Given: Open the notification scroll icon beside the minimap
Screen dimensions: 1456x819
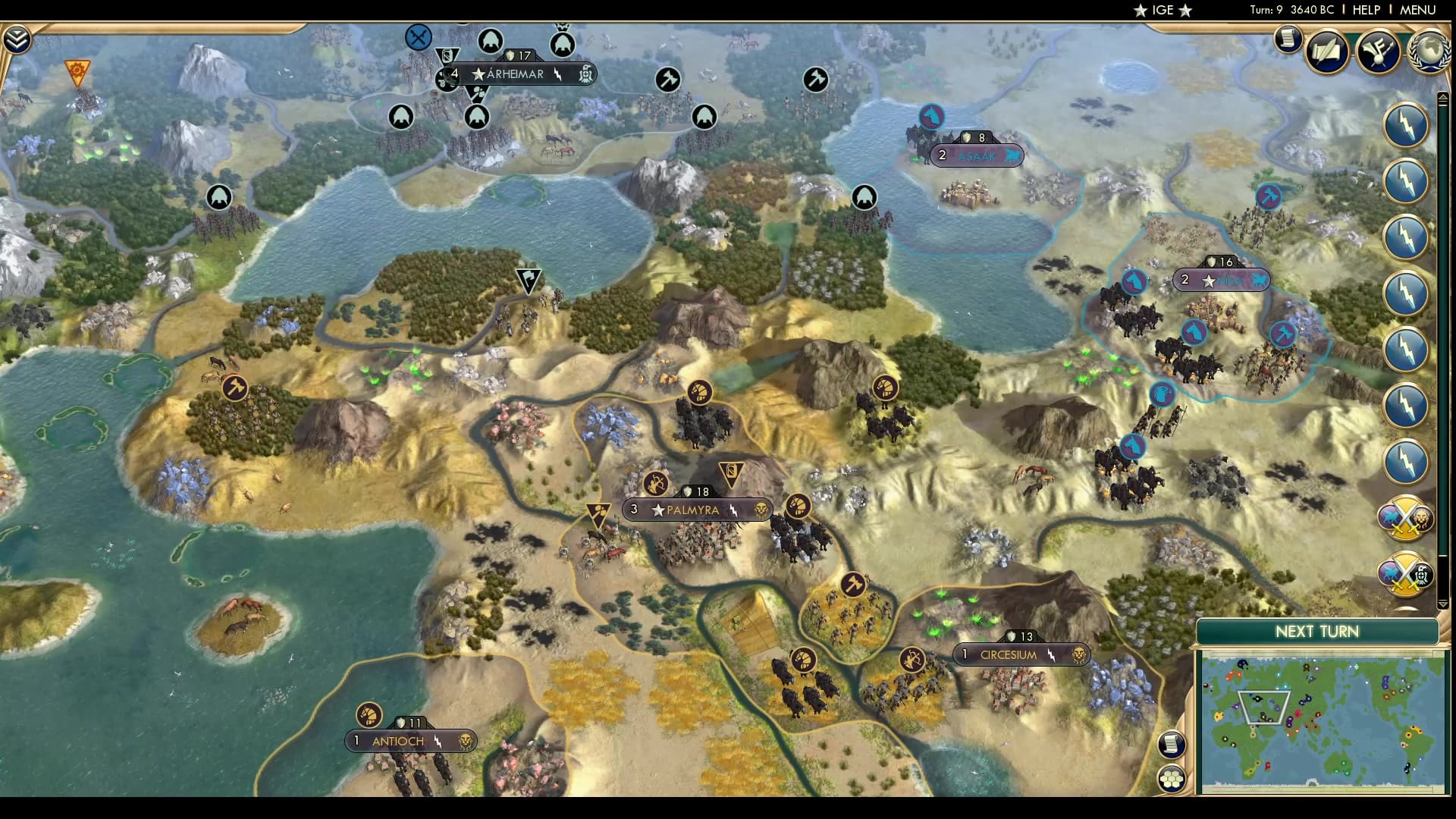Looking at the screenshot, I should tap(1171, 744).
